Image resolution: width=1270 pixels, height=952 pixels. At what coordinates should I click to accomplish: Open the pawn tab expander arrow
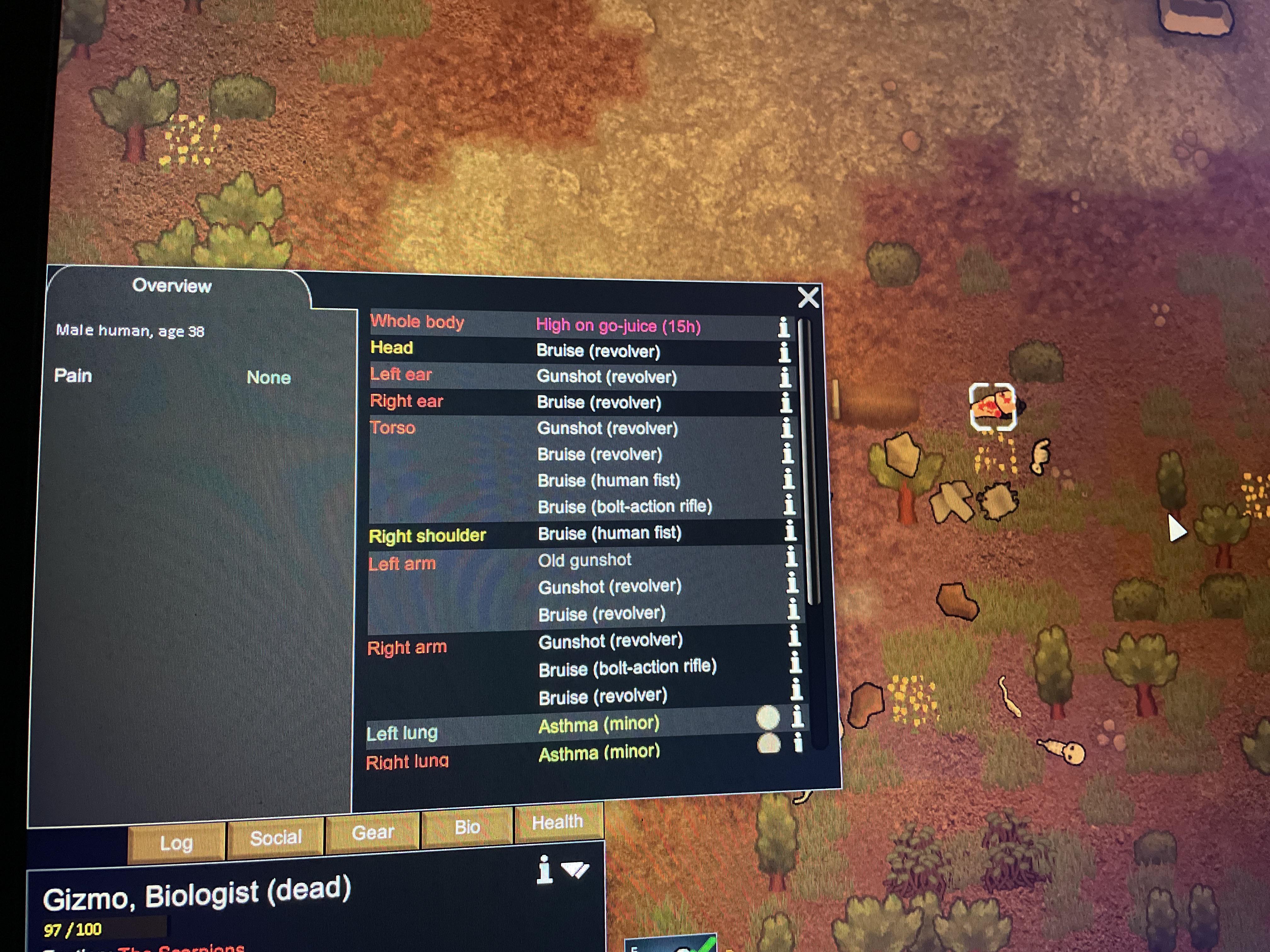(576, 870)
